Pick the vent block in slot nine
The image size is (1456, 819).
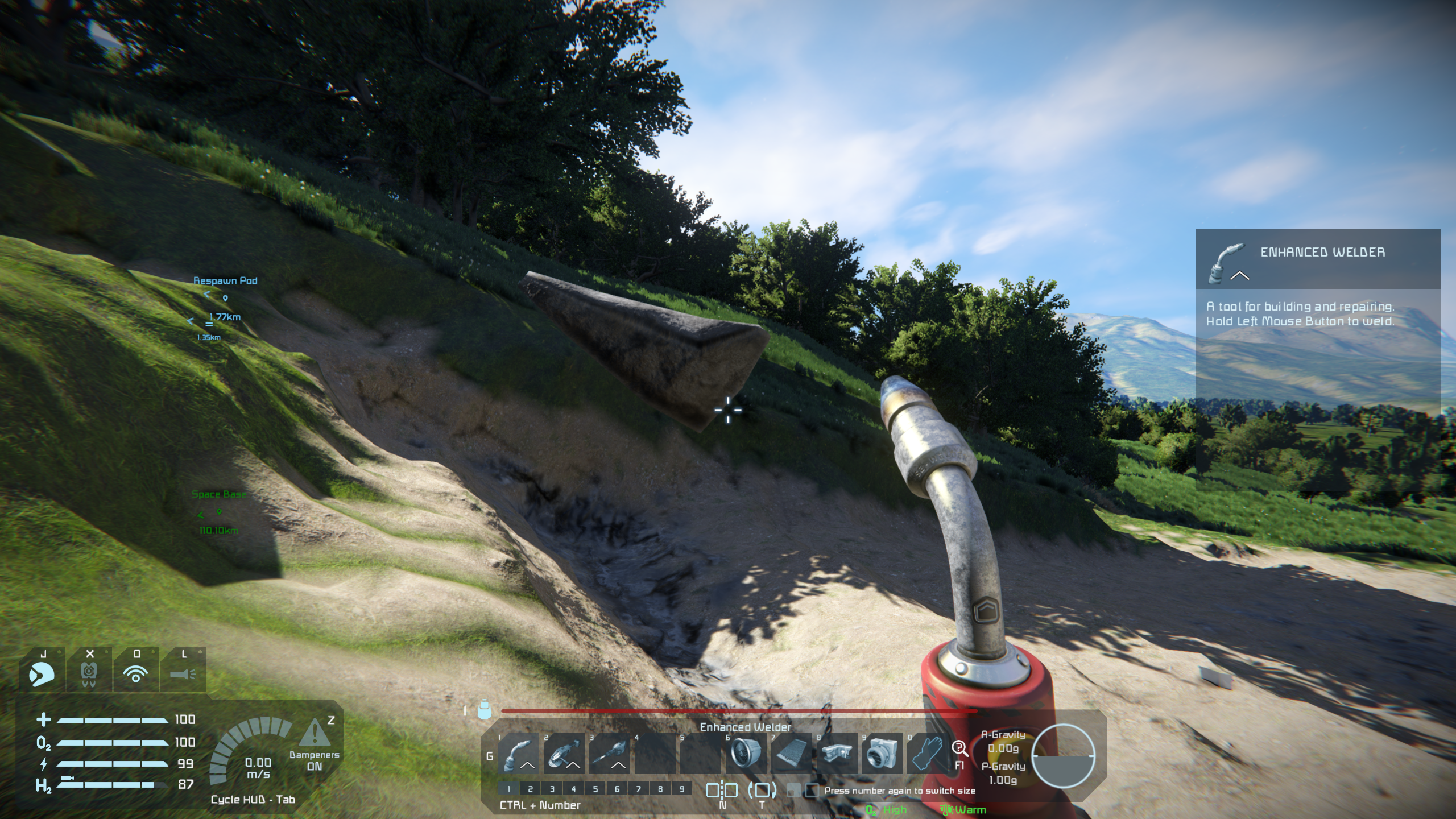(x=882, y=753)
